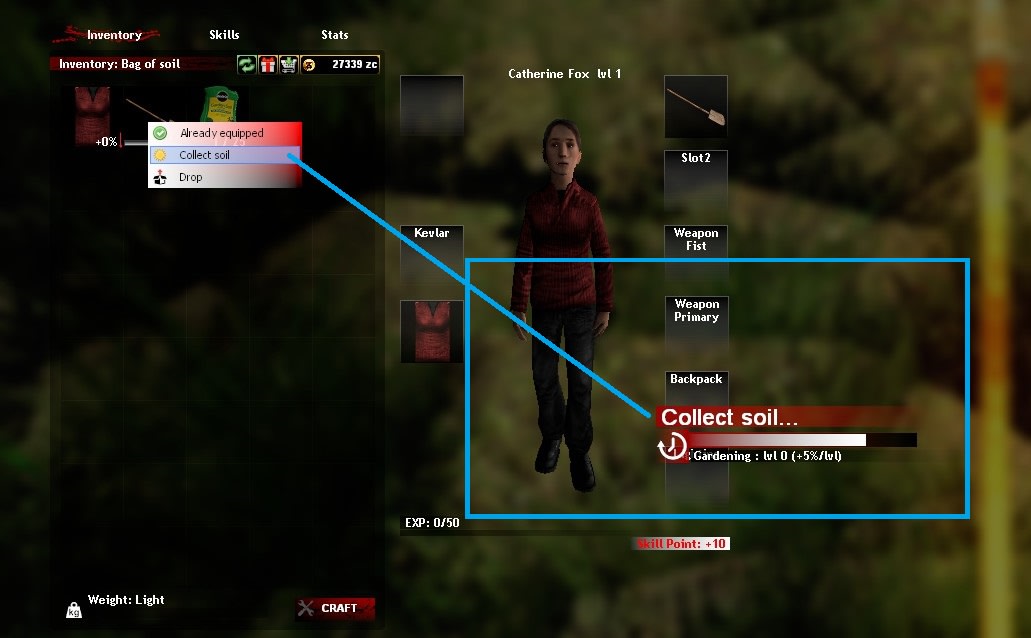This screenshot has width=1031, height=638.
Task: Click the CRAFT button
Action: (x=336, y=608)
